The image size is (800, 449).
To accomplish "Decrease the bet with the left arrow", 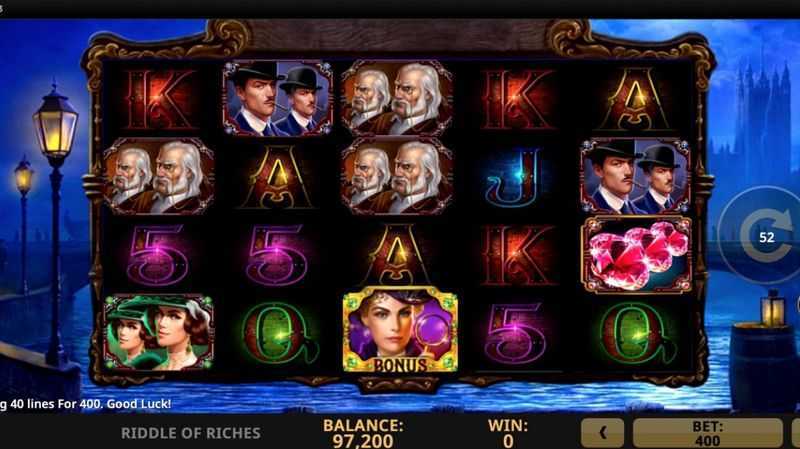I will pos(603,433).
